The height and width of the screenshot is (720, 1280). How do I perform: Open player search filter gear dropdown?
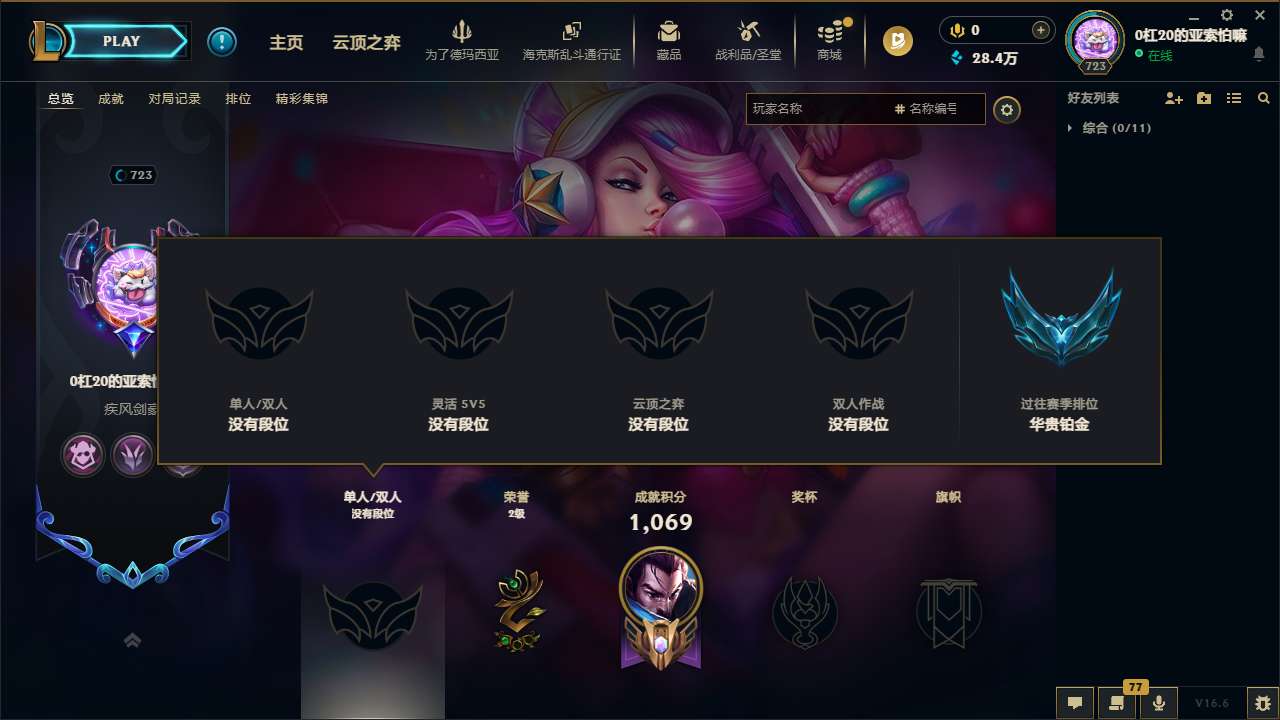tap(1007, 110)
